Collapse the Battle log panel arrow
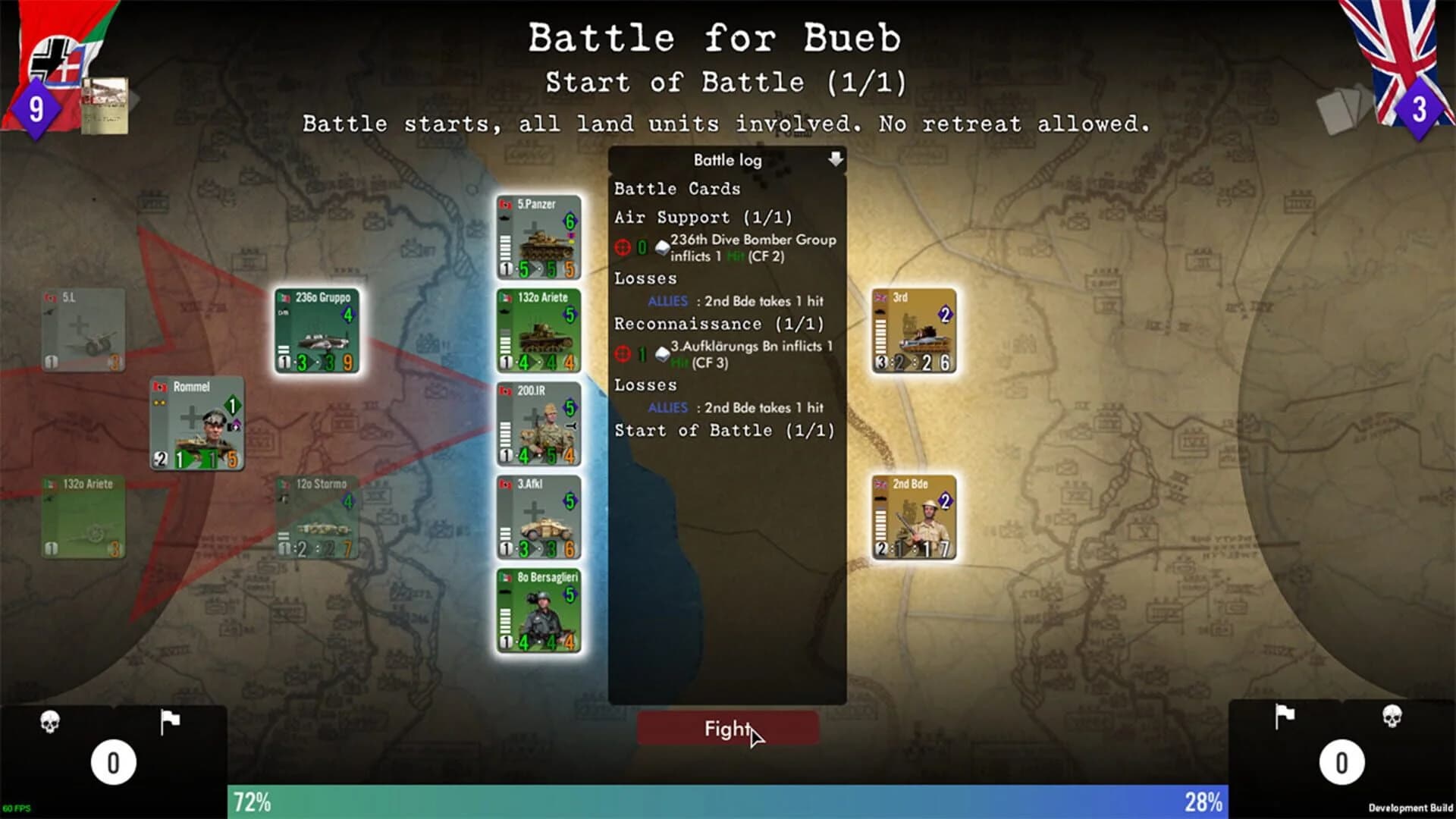 tap(835, 160)
